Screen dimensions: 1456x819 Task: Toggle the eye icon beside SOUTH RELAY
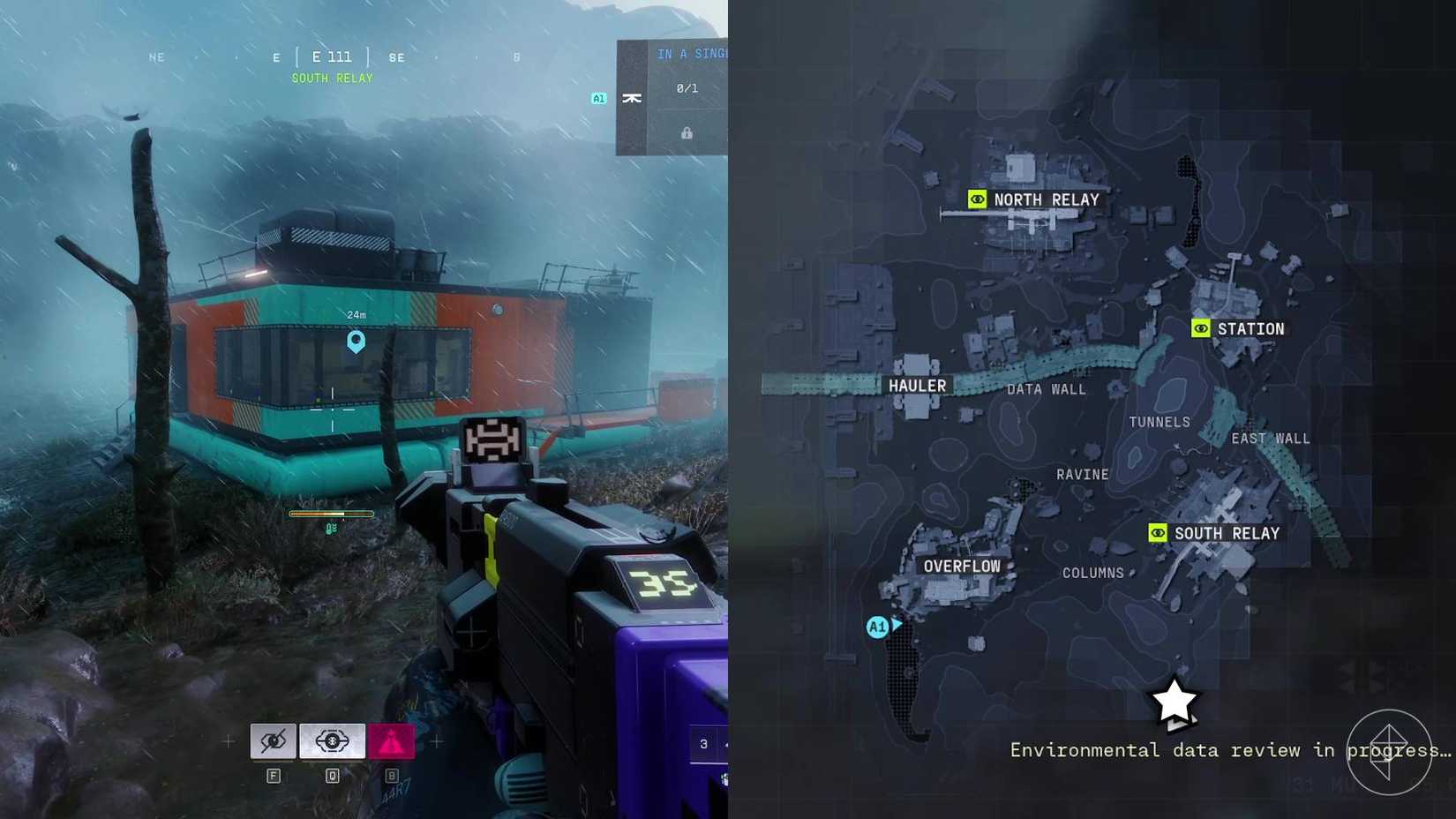pyautogui.click(x=1158, y=533)
